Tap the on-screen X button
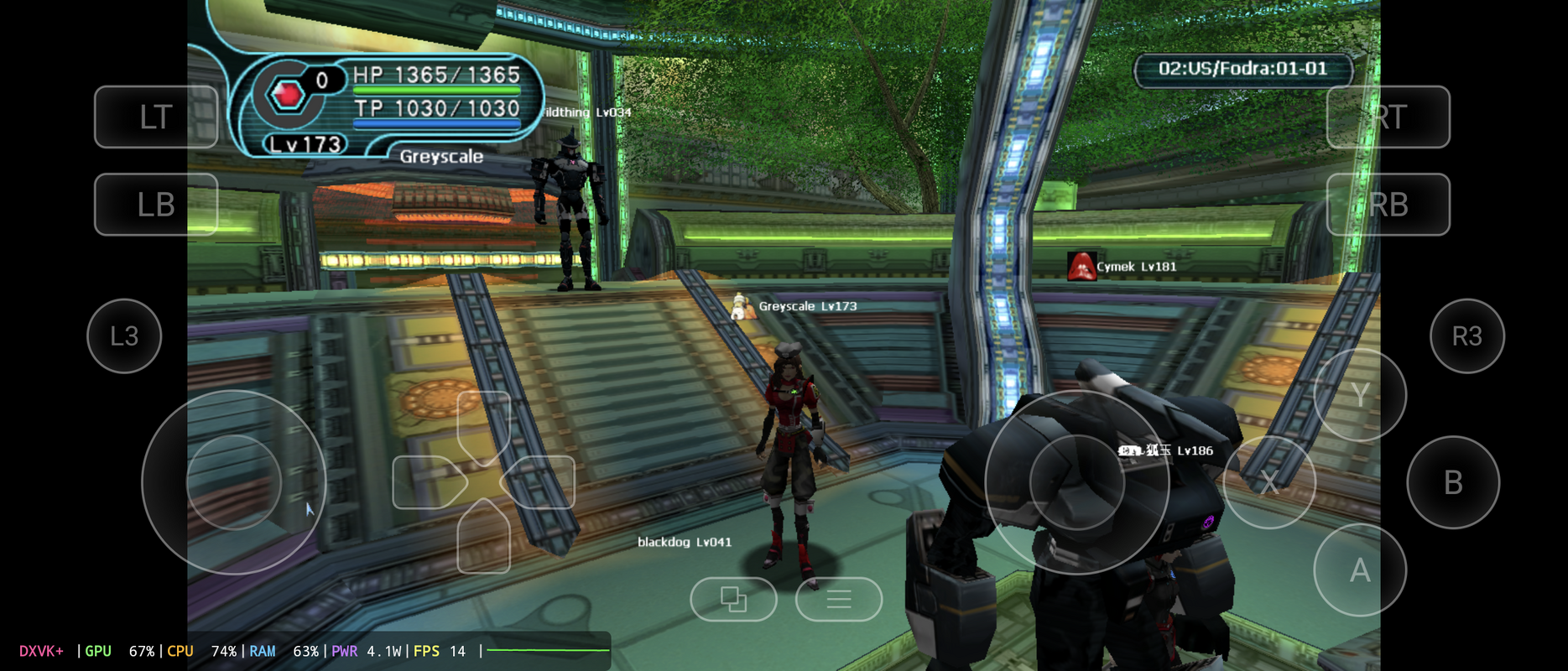Image resolution: width=1568 pixels, height=671 pixels. click(x=1268, y=482)
